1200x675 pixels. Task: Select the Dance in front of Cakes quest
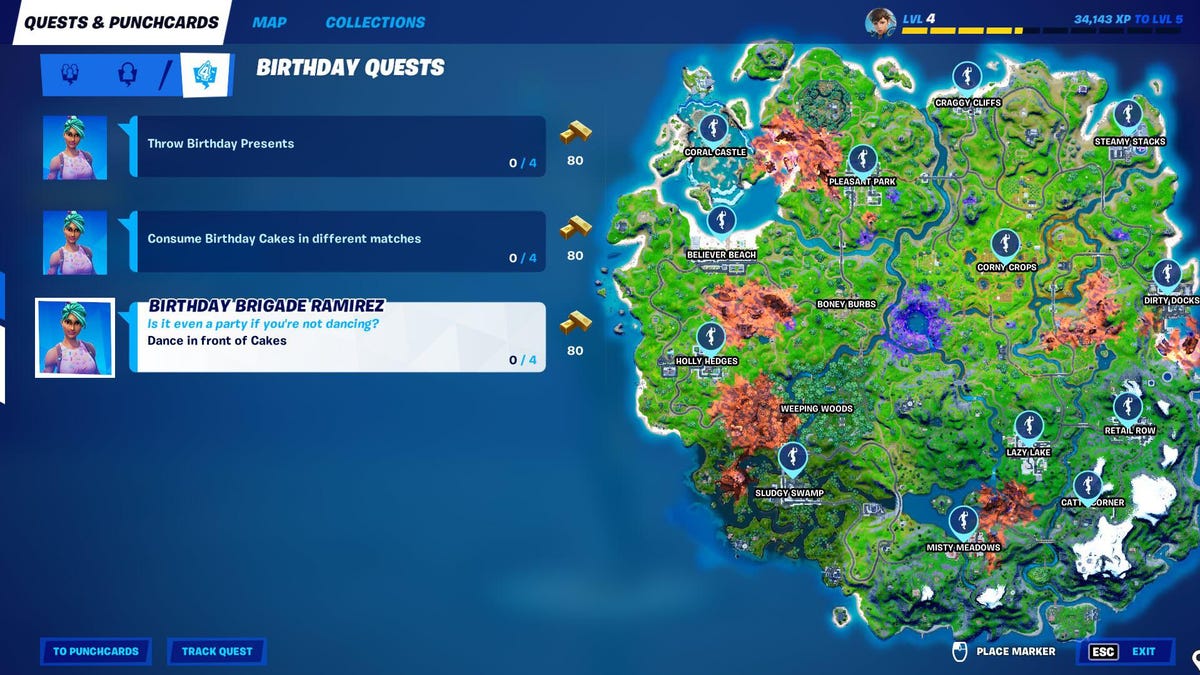[x=340, y=337]
